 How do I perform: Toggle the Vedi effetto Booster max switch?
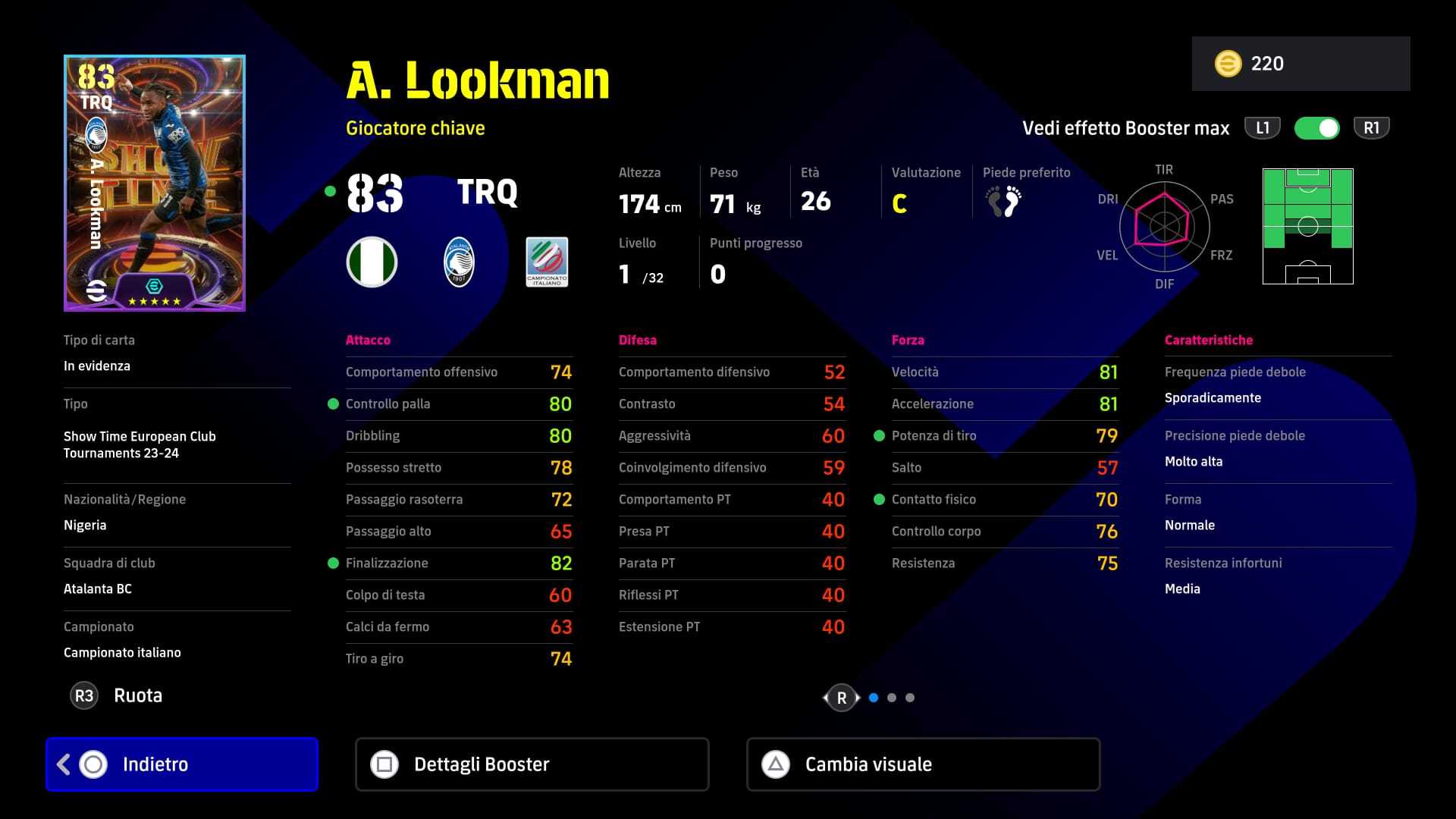1317,128
